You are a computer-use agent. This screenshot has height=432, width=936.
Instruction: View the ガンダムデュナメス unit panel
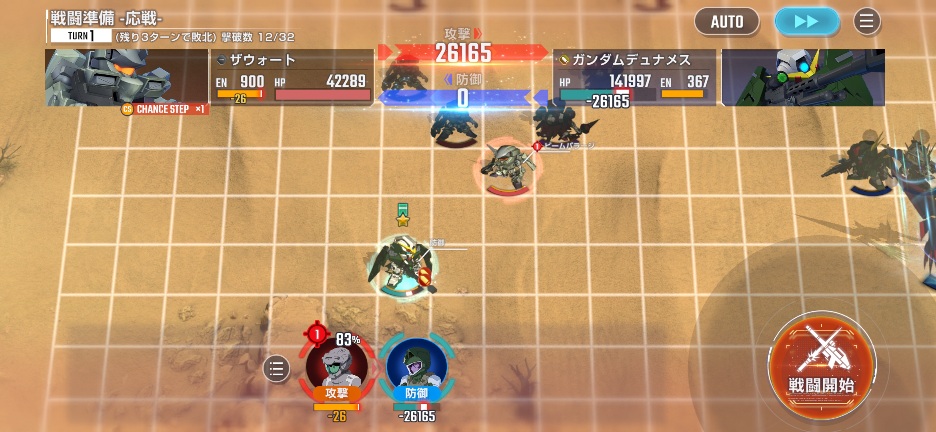click(x=635, y=77)
